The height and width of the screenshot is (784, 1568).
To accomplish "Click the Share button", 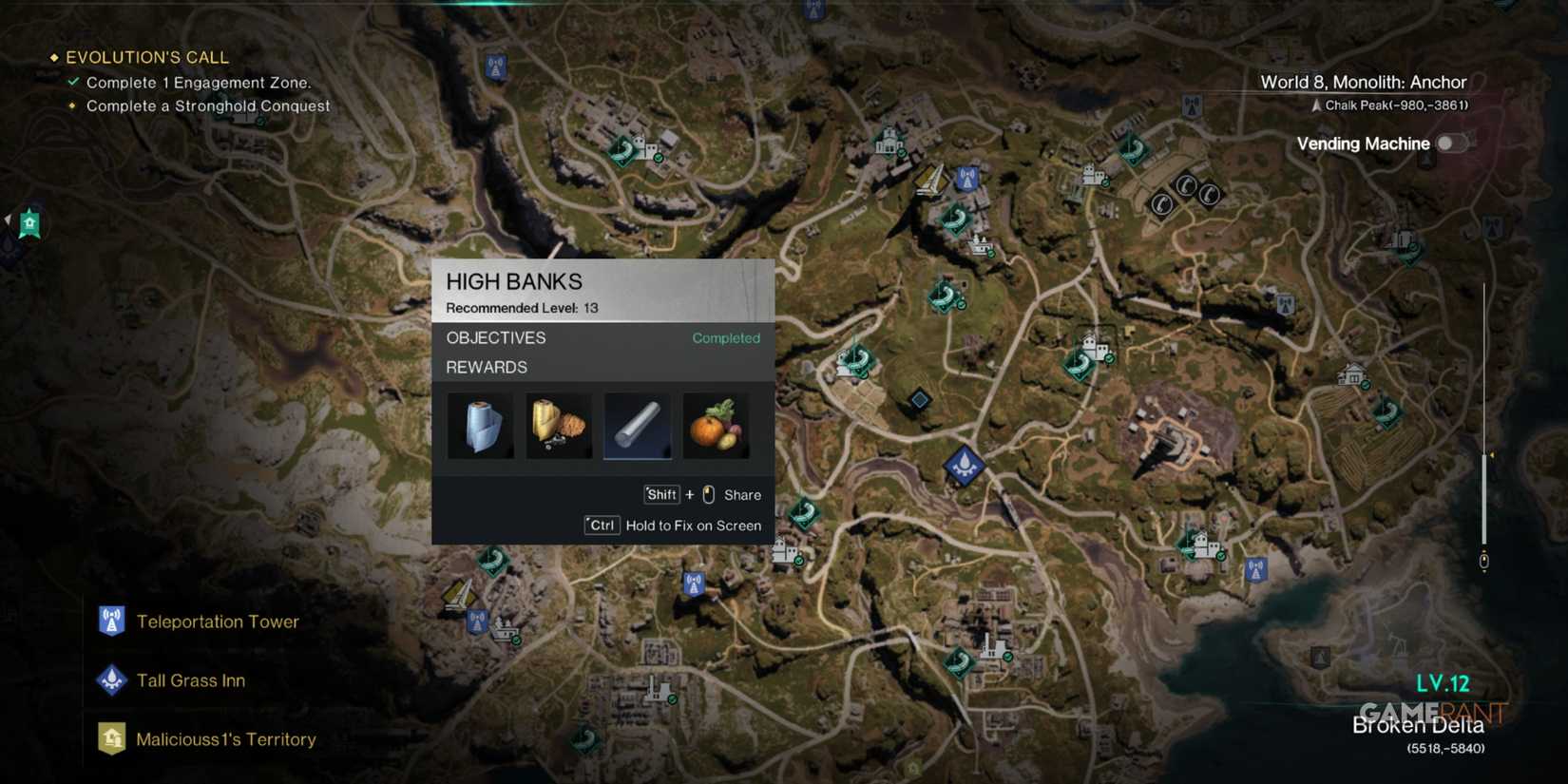I will click(x=743, y=494).
